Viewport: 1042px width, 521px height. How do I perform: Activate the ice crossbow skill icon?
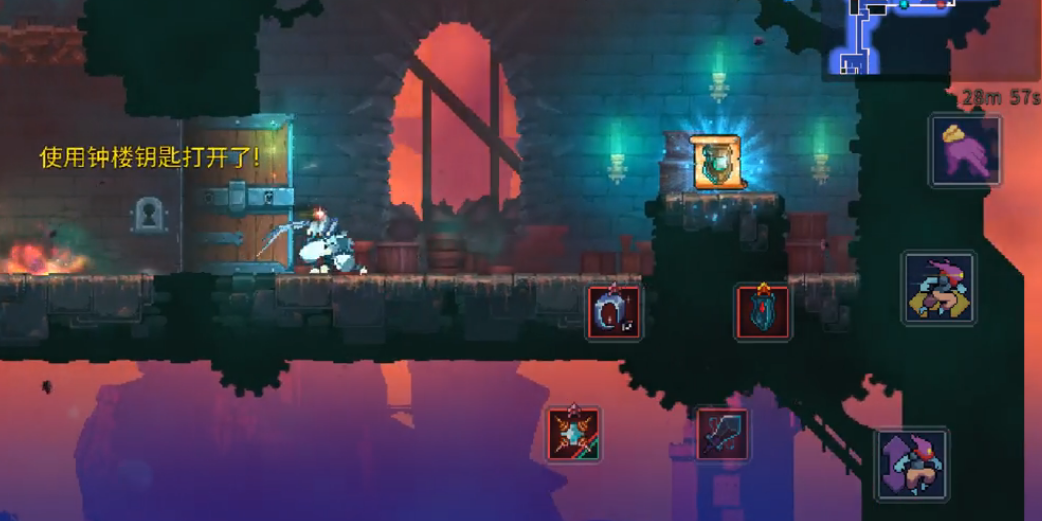click(x=574, y=434)
